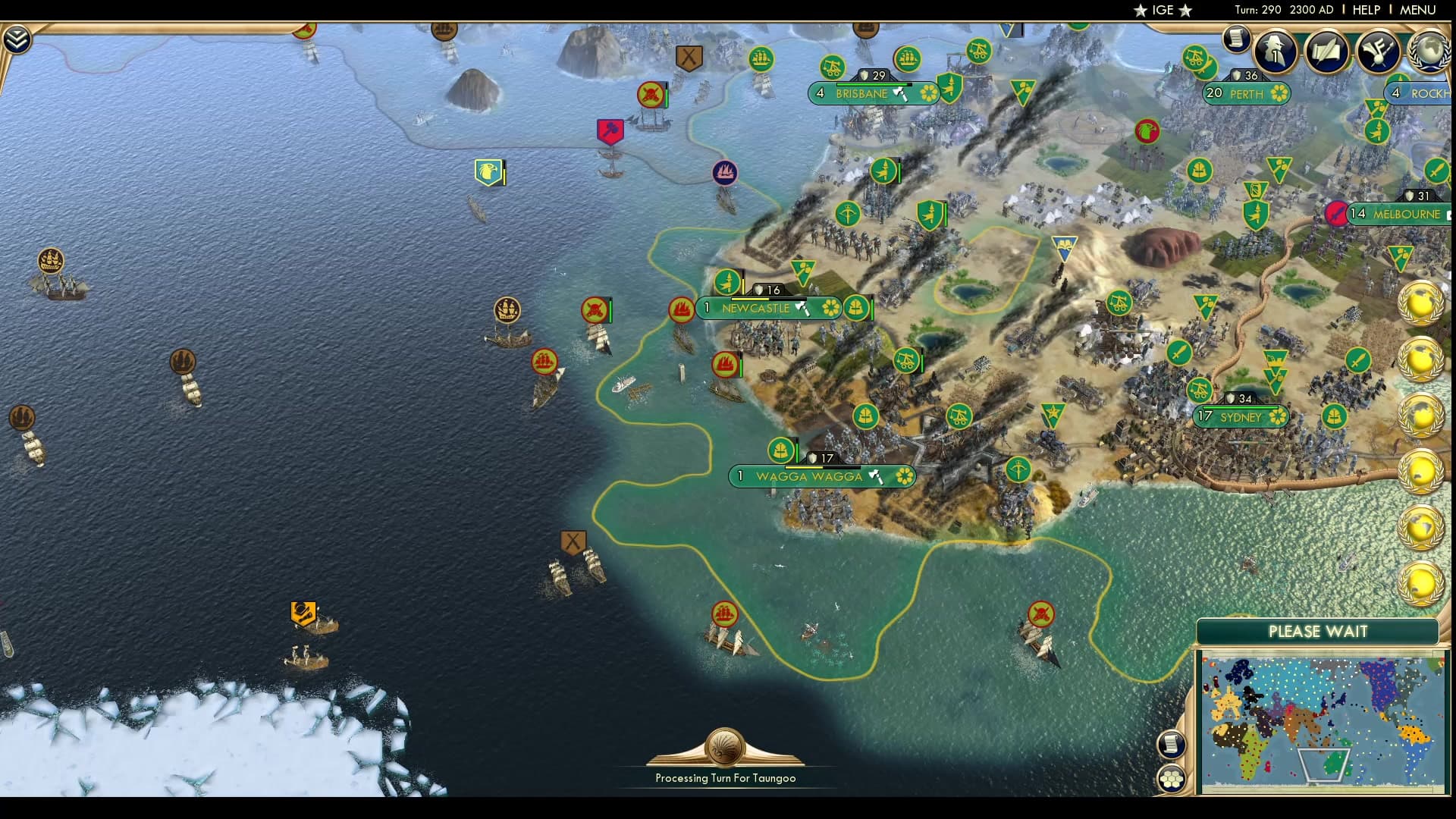Select Newcastle's production hammer icon
1456x819 pixels.
tap(802, 309)
